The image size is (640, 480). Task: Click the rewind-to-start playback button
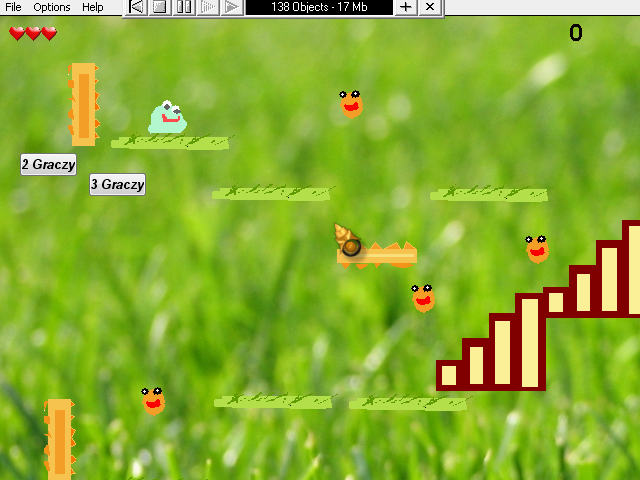[x=137, y=7]
